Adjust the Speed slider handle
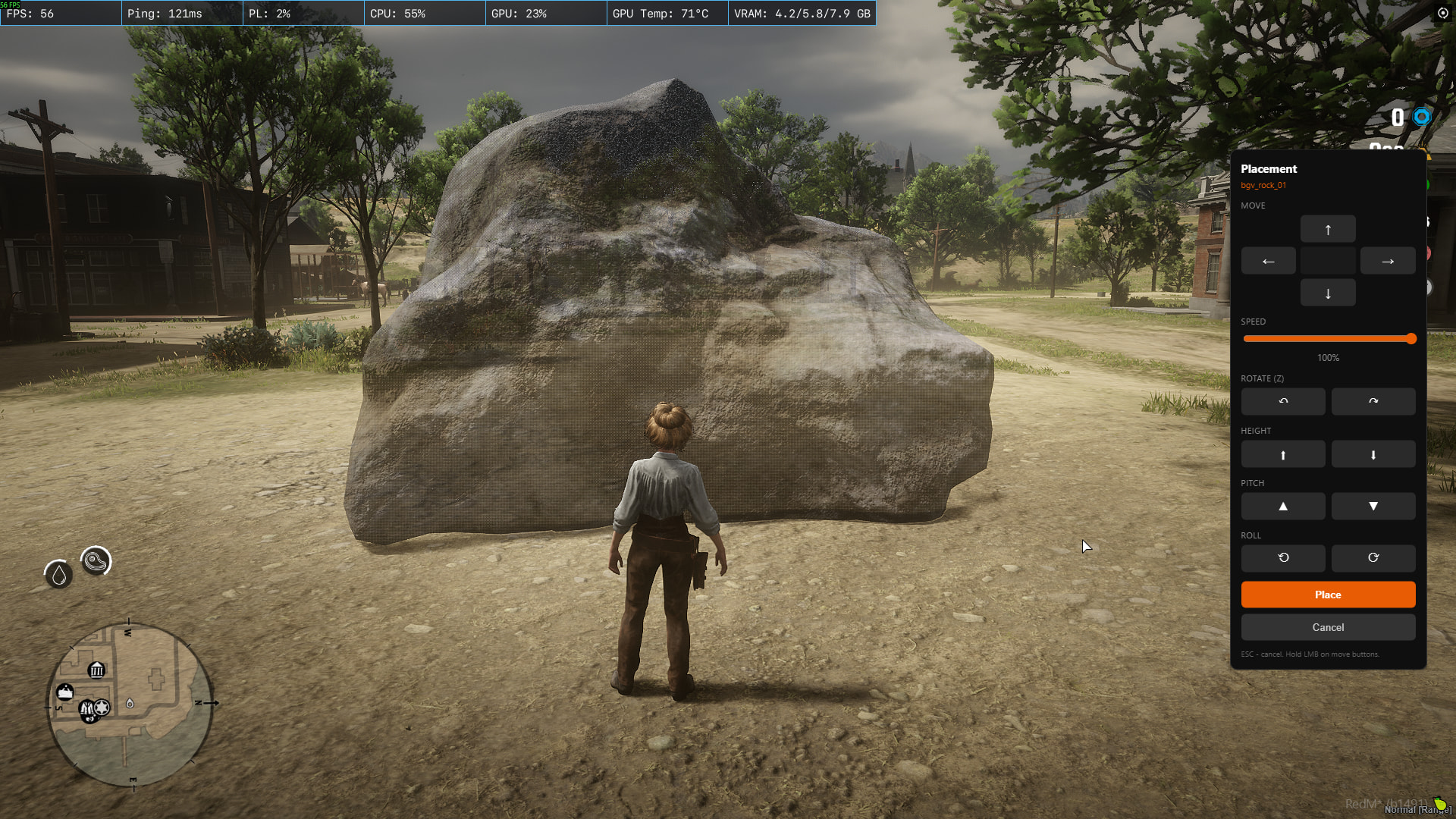 1410,339
